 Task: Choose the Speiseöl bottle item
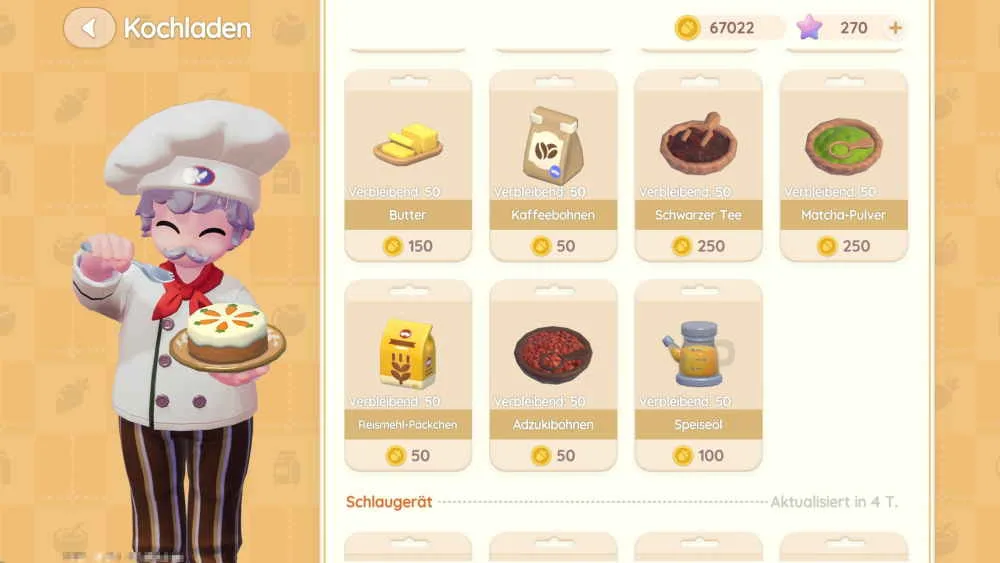(x=698, y=375)
